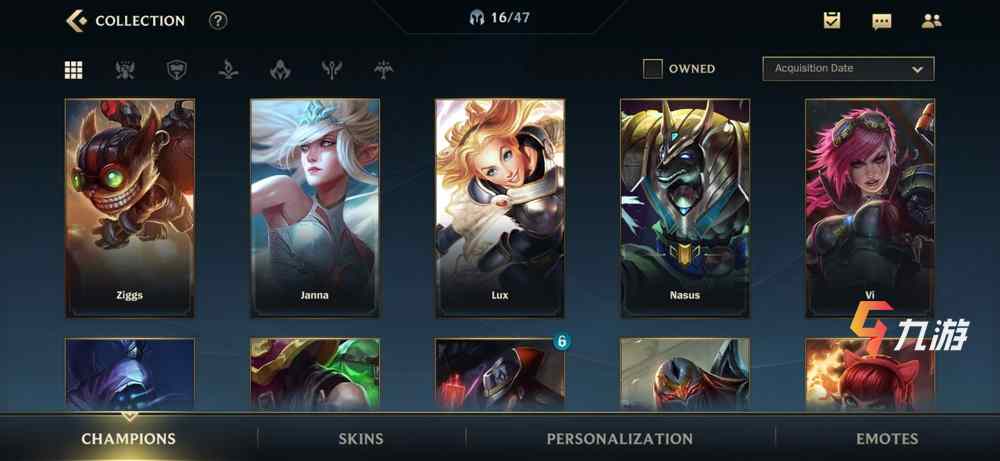Switch to the Personalization tab
The image size is (1000, 461).
tap(620, 438)
